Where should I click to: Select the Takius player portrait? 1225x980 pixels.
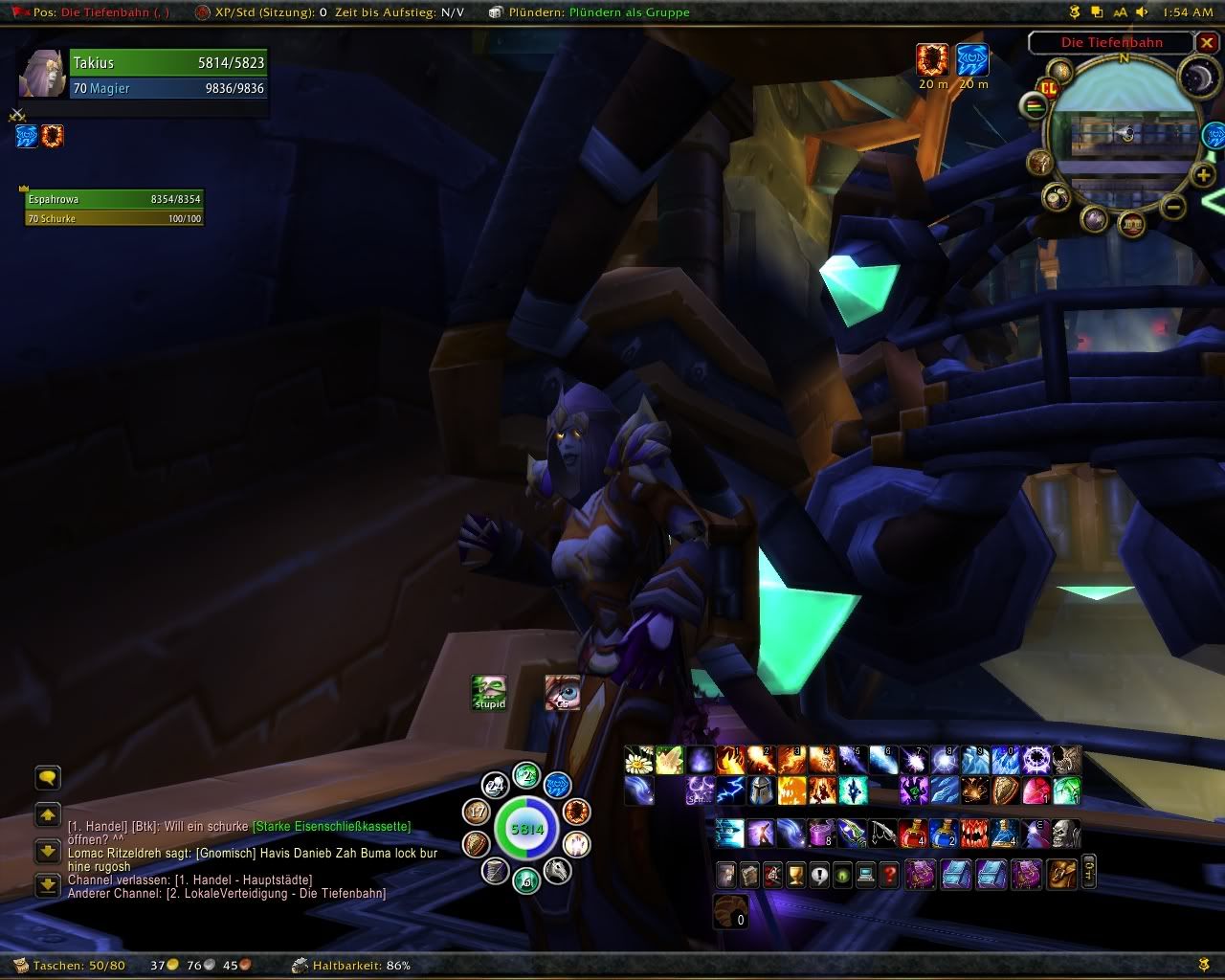coord(42,74)
